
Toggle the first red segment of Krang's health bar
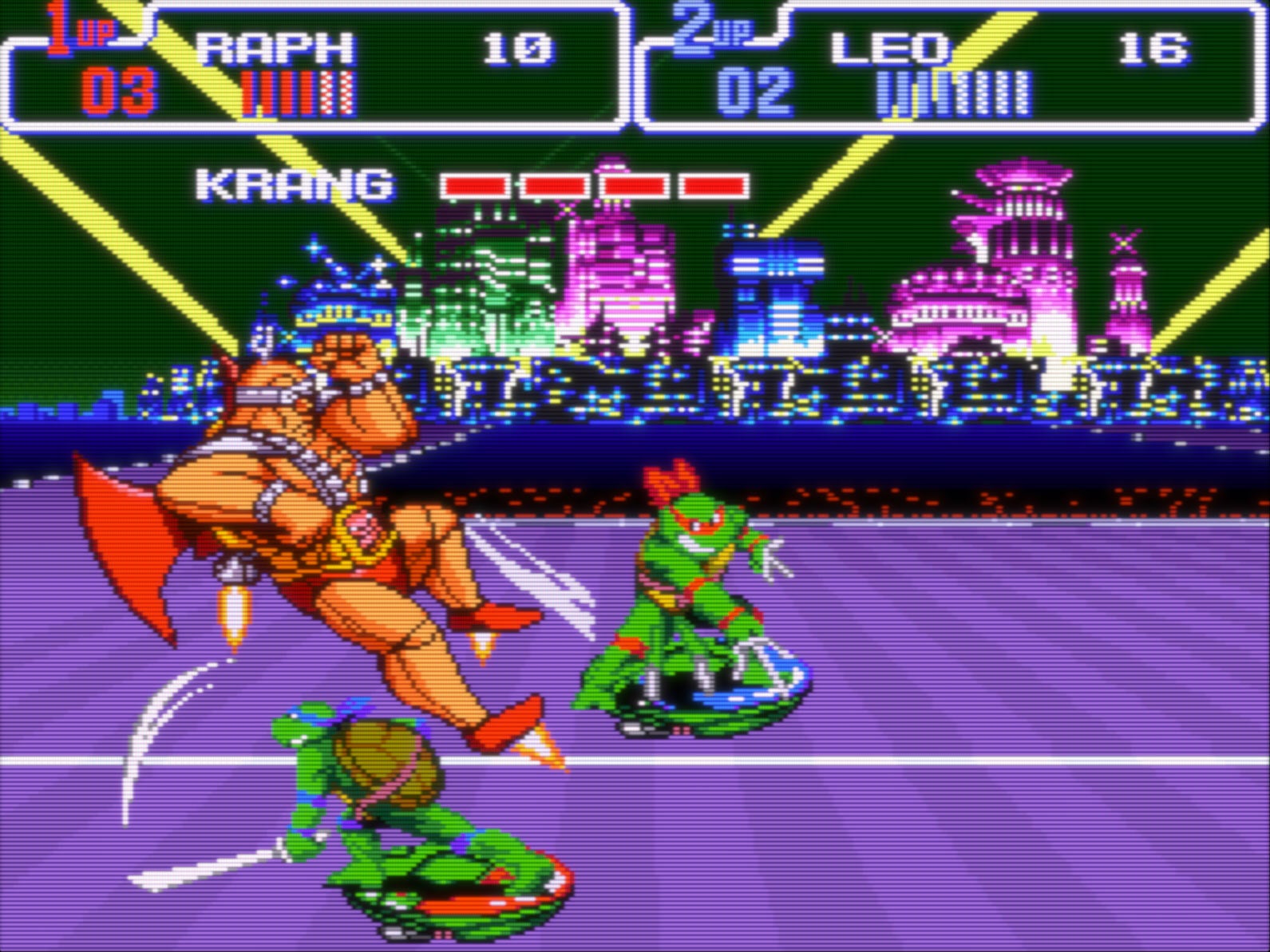[x=475, y=185]
